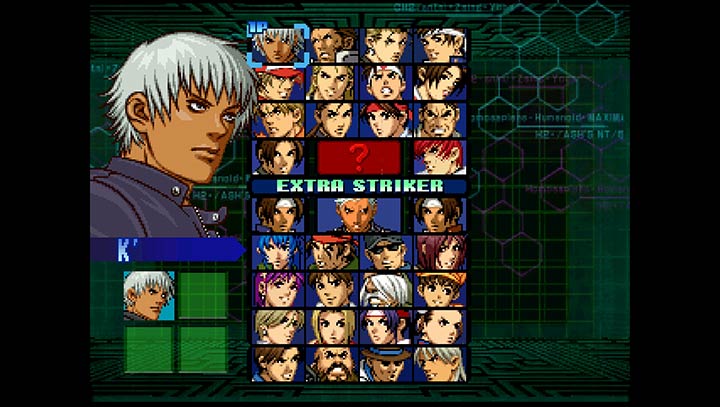
Task: Choose Ralf with the red bandana
Action: [x=331, y=252]
